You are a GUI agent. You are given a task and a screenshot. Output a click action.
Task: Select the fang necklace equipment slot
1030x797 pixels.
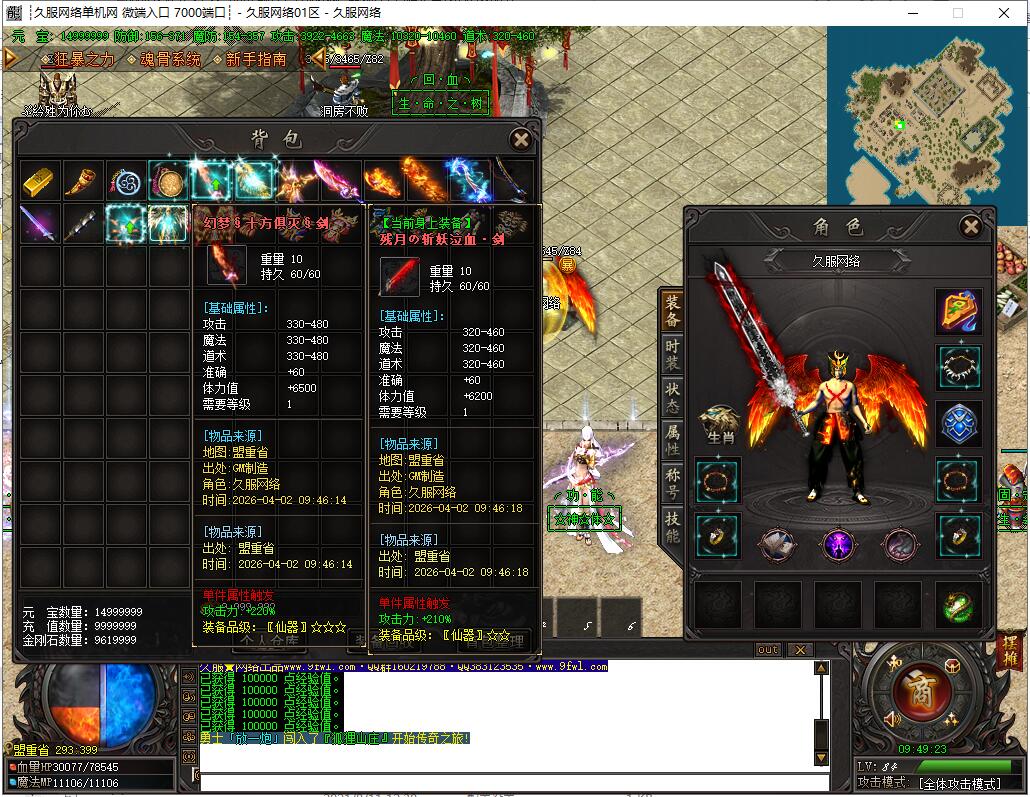pos(958,366)
